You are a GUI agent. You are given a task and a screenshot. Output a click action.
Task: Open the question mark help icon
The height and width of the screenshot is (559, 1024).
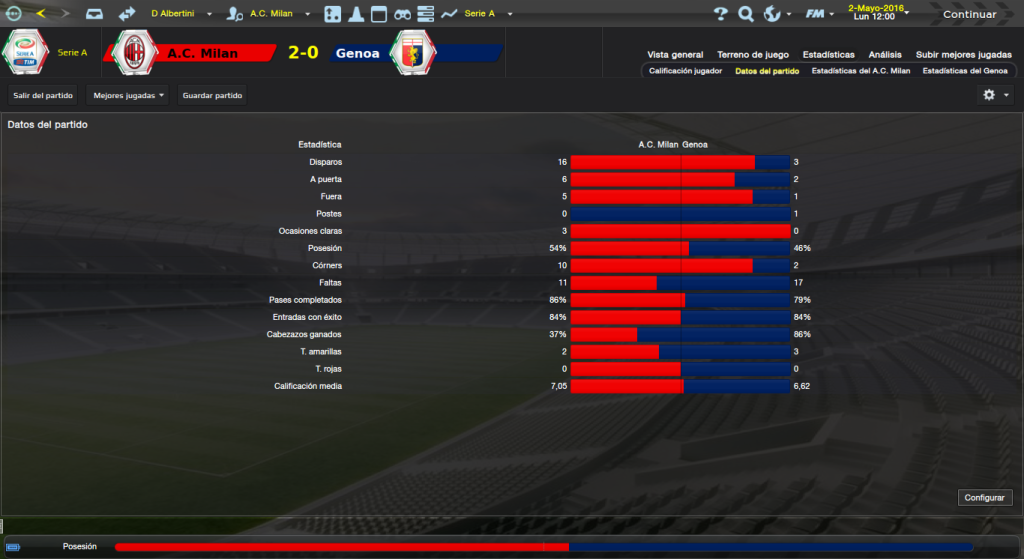pyautogui.click(x=720, y=14)
